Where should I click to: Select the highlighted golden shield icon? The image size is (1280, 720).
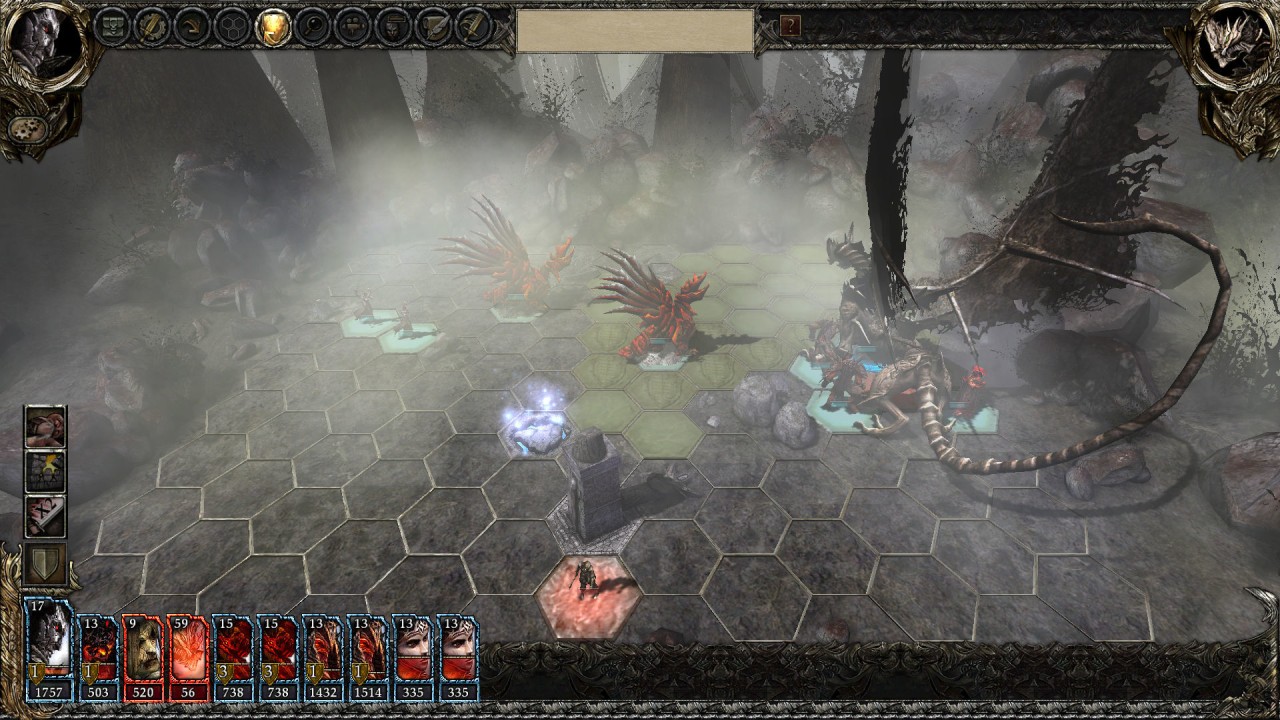click(x=273, y=26)
